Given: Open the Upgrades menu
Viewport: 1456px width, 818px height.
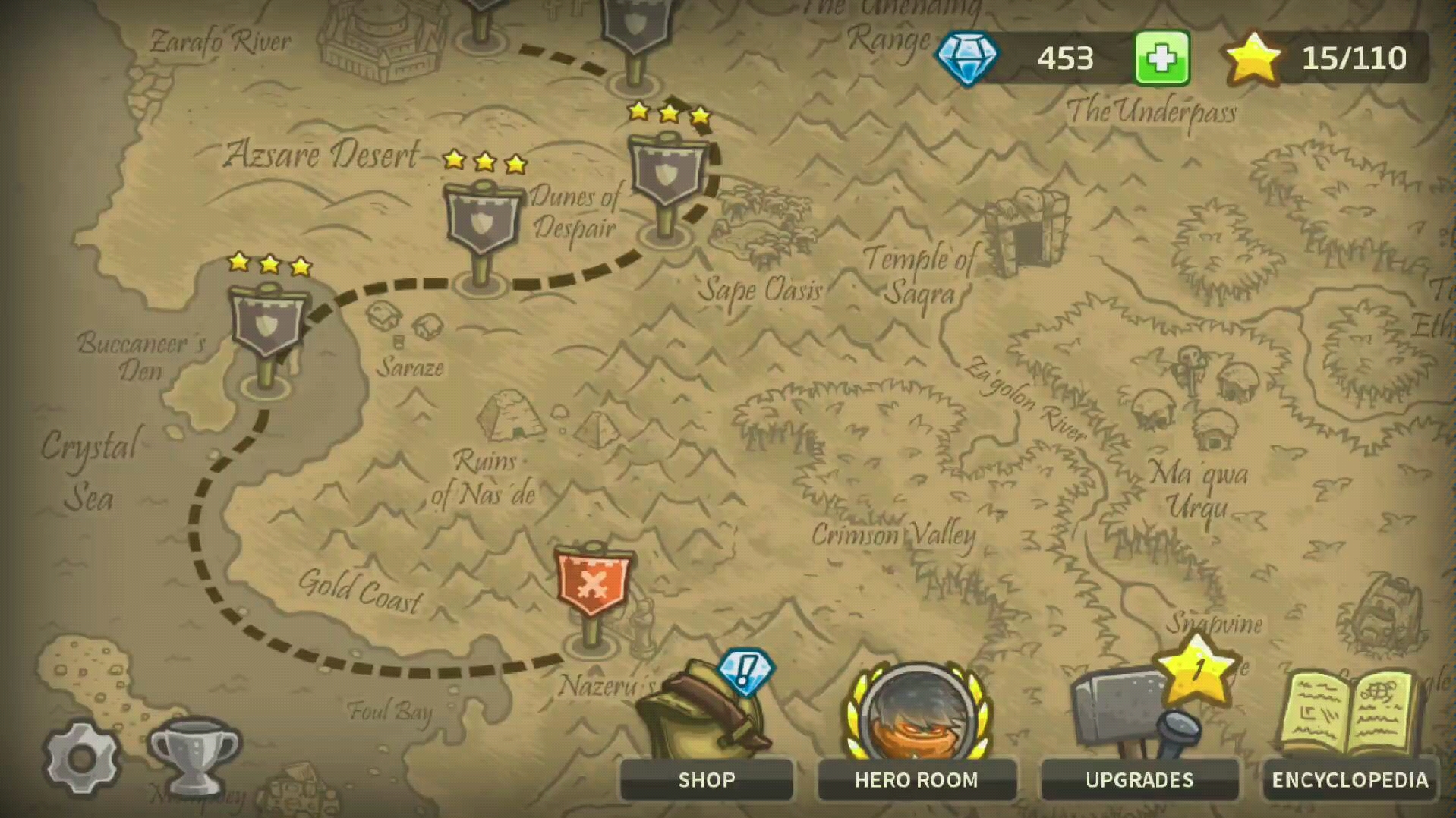Looking at the screenshot, I should click(x=1139, y=779).
